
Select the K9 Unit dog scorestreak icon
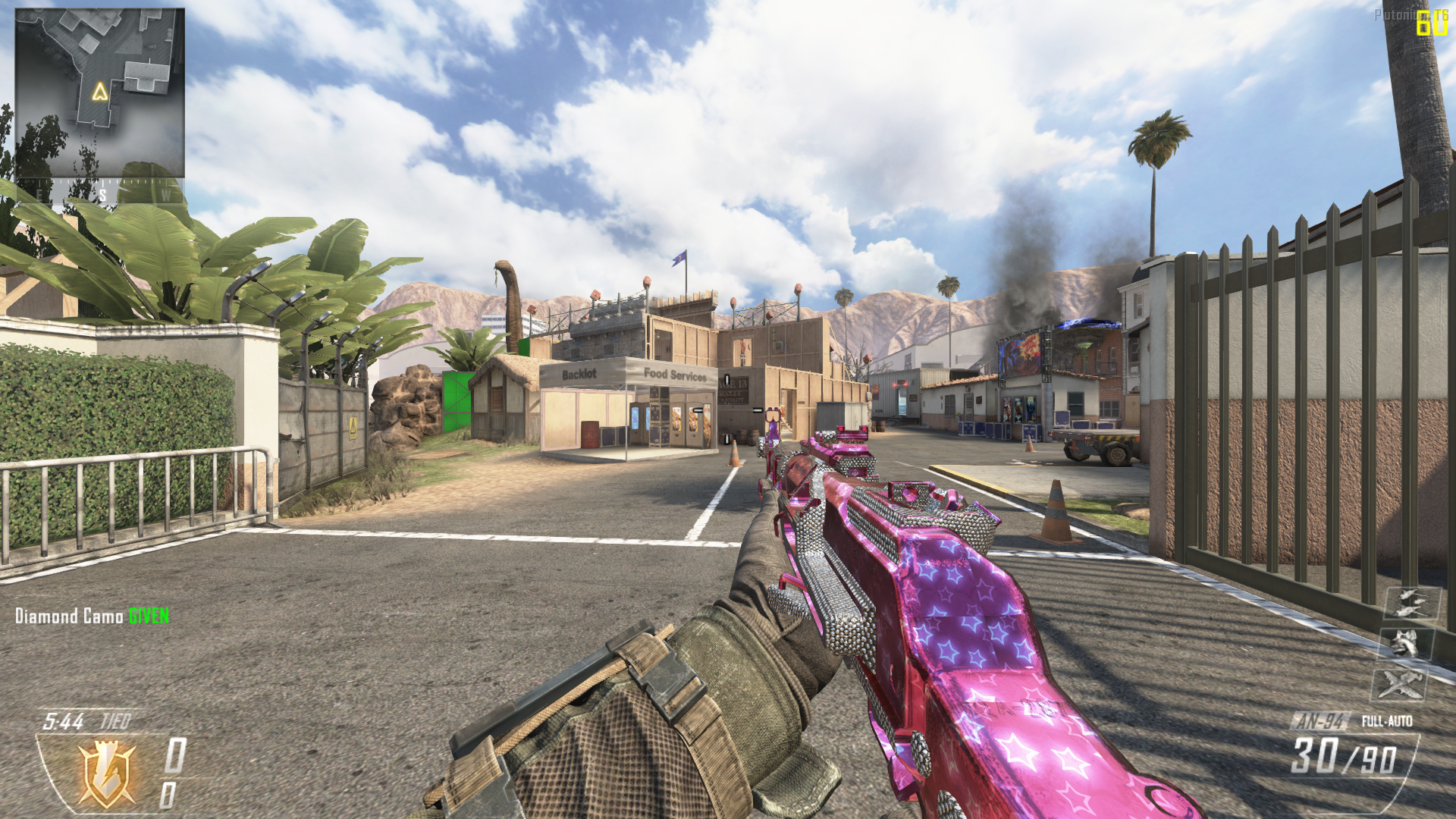click(1405, 644)
